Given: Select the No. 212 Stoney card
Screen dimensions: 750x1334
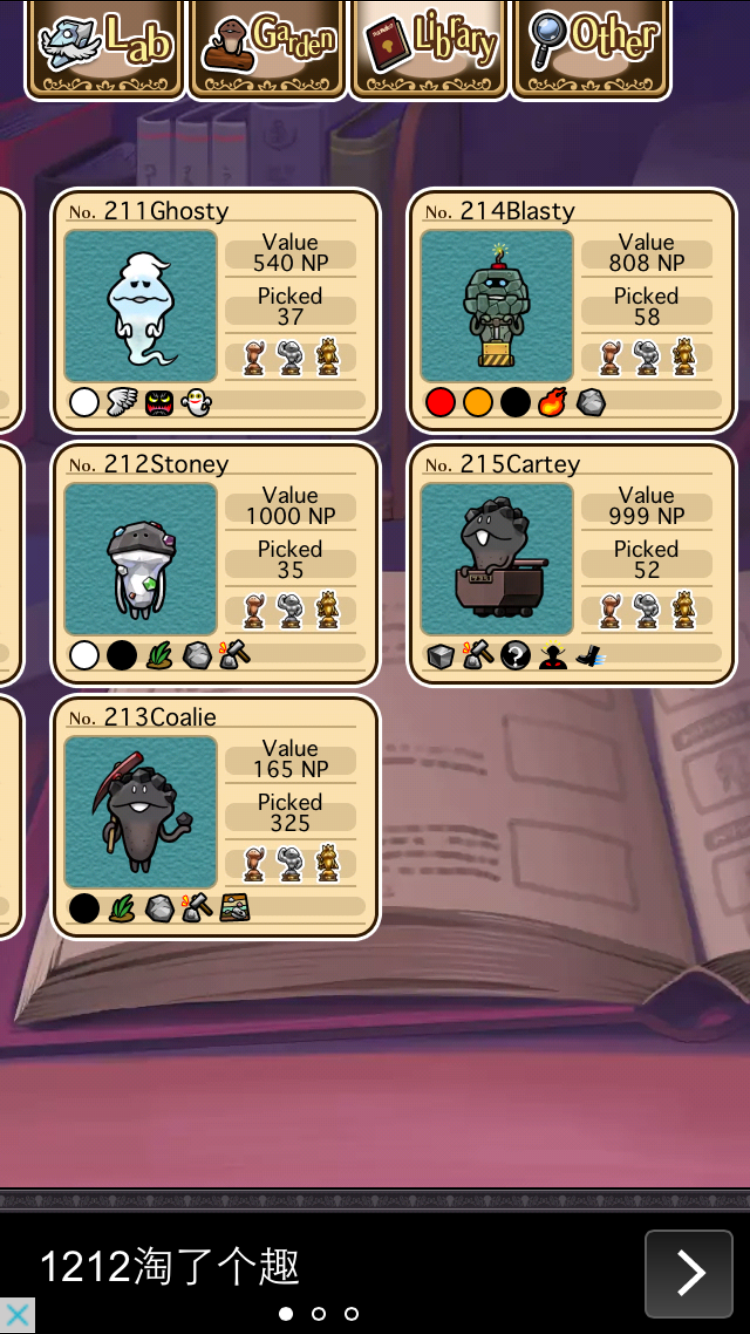Looking at the screenshot, I should pos(215,563).
